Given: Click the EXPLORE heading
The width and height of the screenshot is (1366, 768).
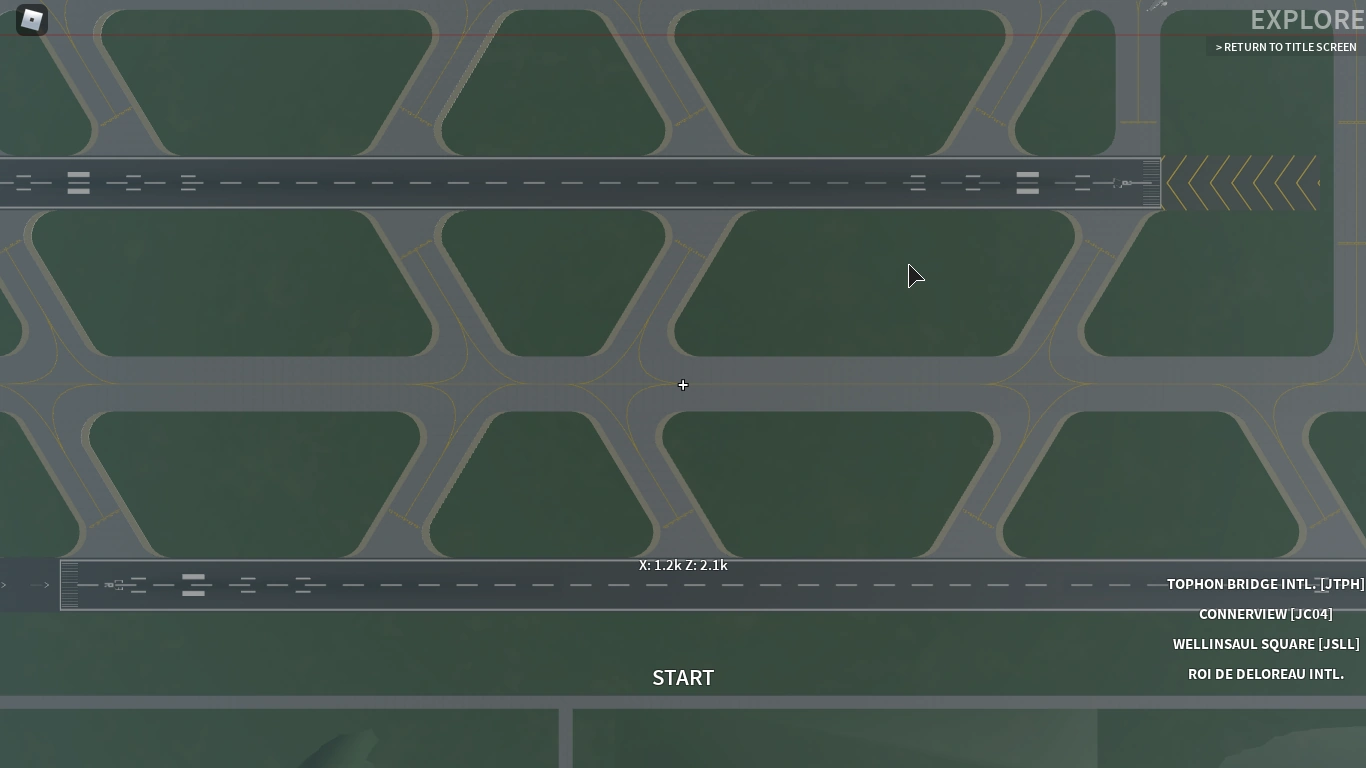Looking at the screenshot, I should click(x=1307, y=19).
